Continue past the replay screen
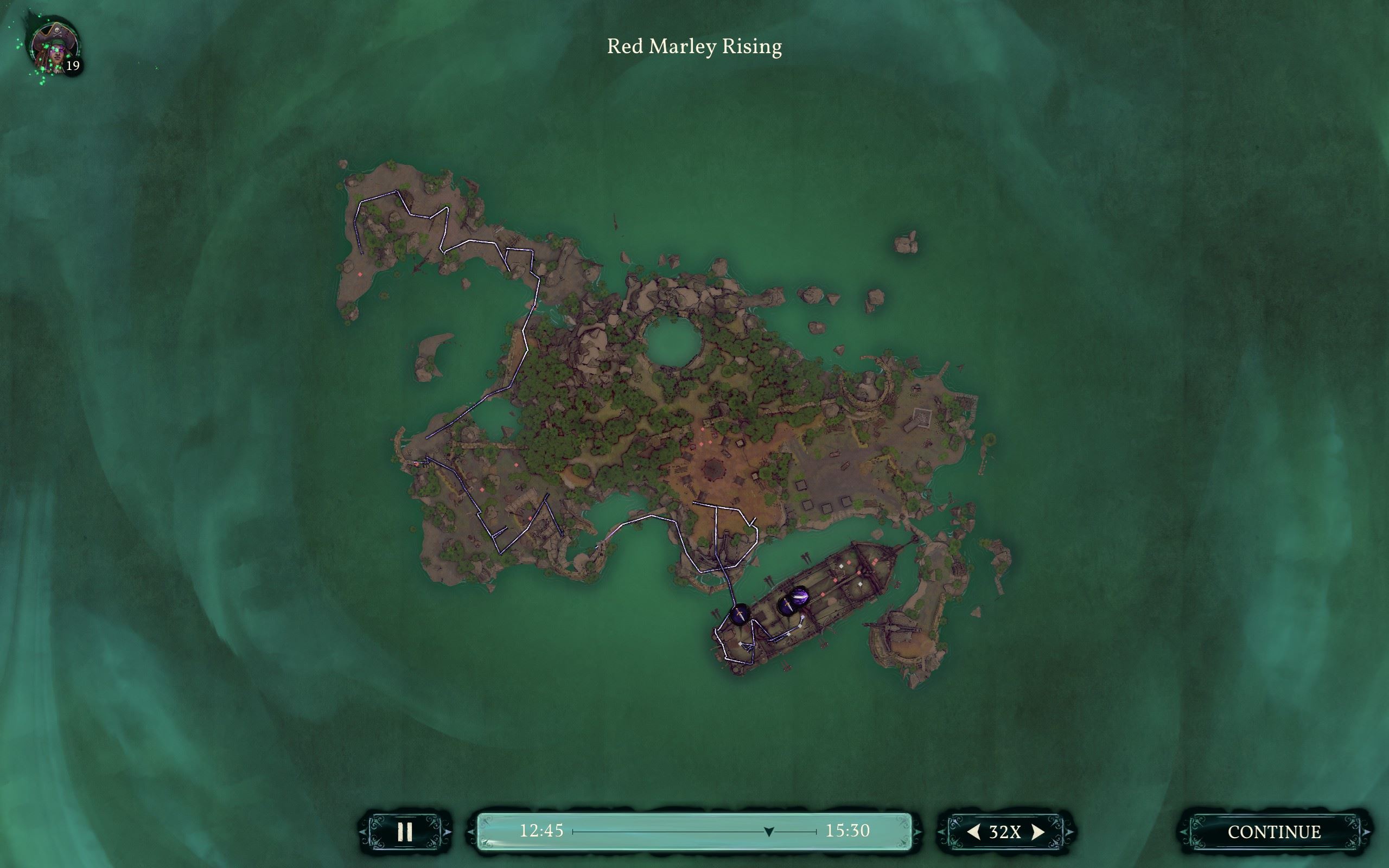 [1273, 832]
